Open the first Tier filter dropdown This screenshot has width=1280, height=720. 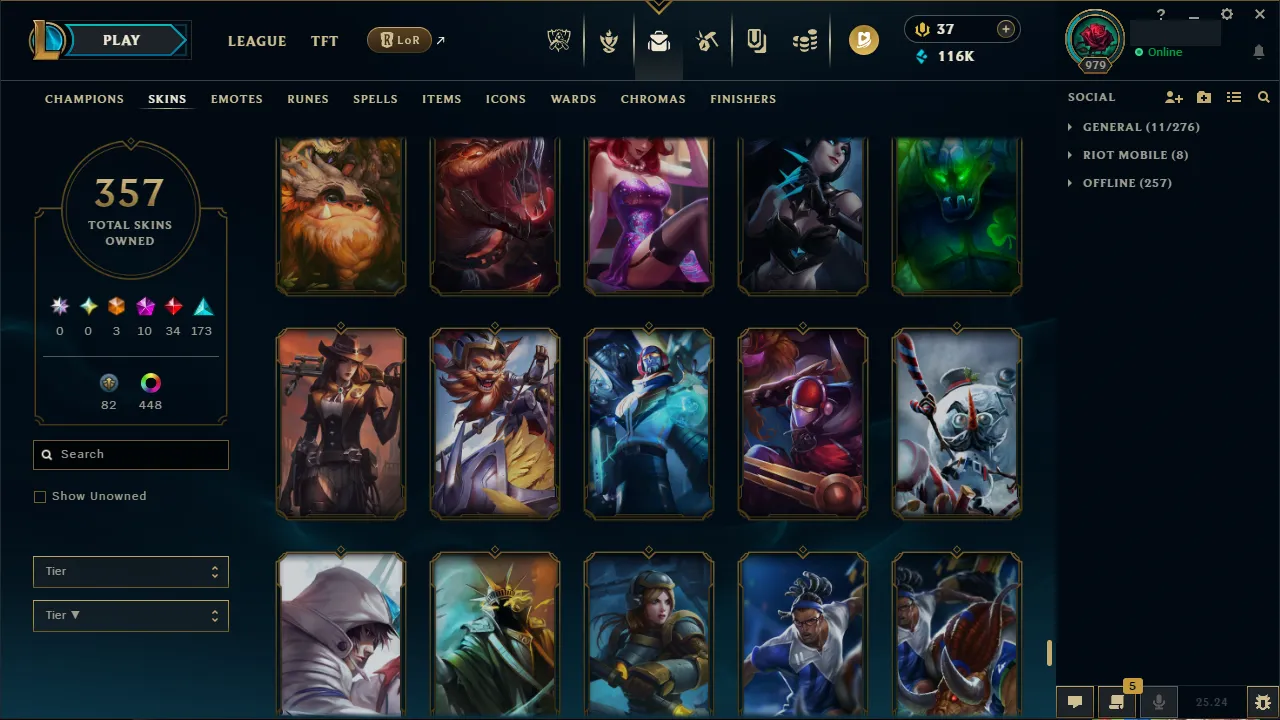point(130,571)
